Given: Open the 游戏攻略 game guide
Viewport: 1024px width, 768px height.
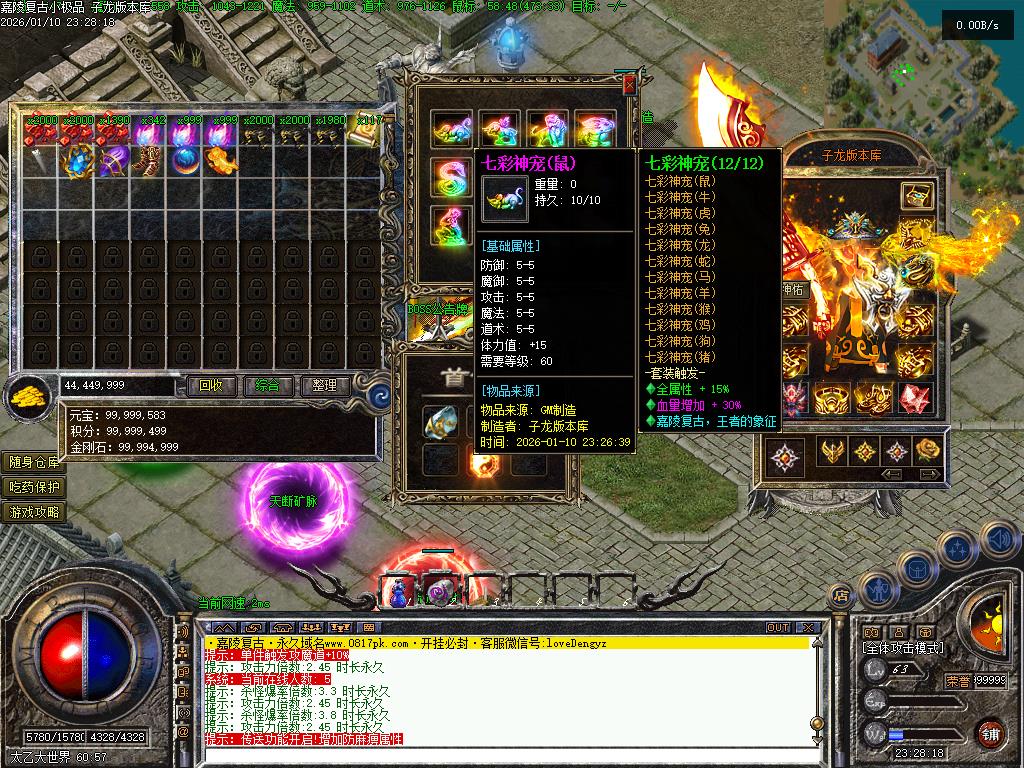Looking at the screenshot, I should tap(34, 512).
